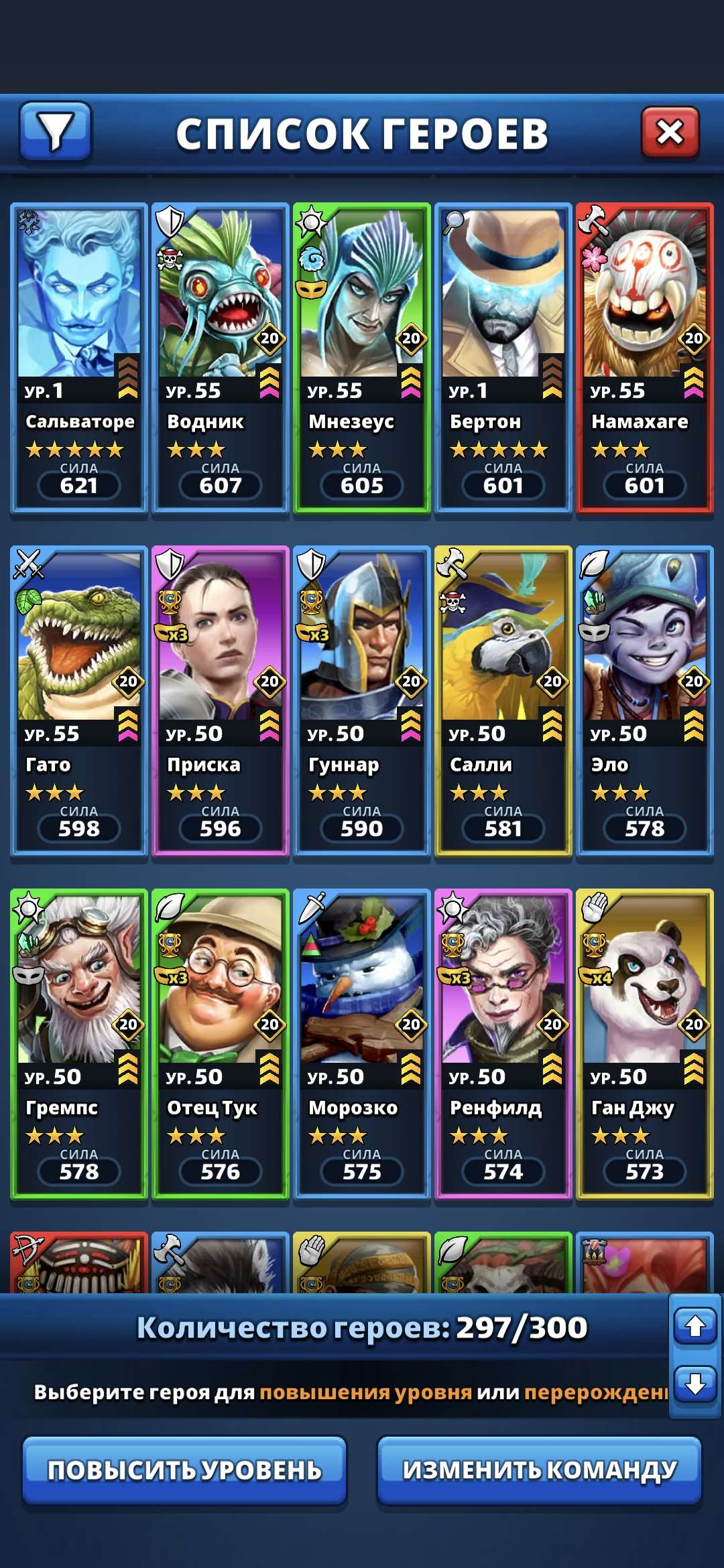This screenshot has width=724, height=1568.
Task: Choose the Отец Тук hero card
Action: [221, 1044]
